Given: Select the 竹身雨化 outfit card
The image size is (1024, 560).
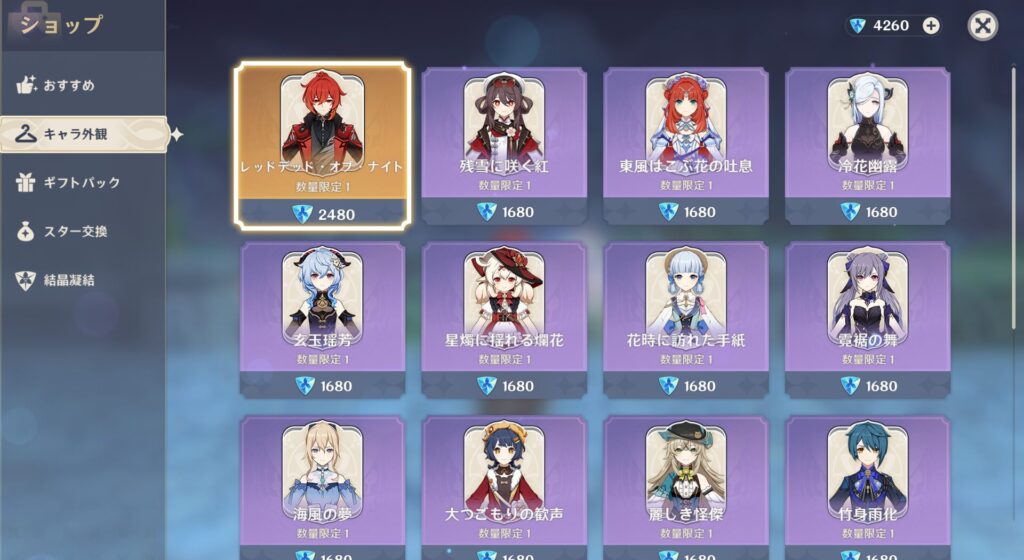Looking at the screenshot, I should pos(867,488).
